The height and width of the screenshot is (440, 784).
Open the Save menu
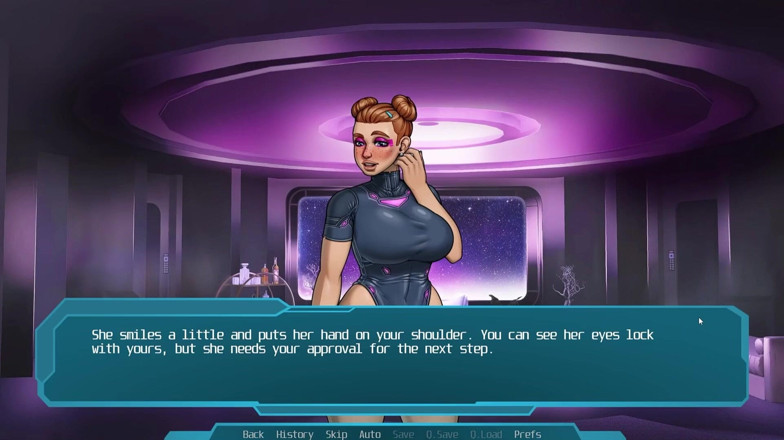point(403,434)
